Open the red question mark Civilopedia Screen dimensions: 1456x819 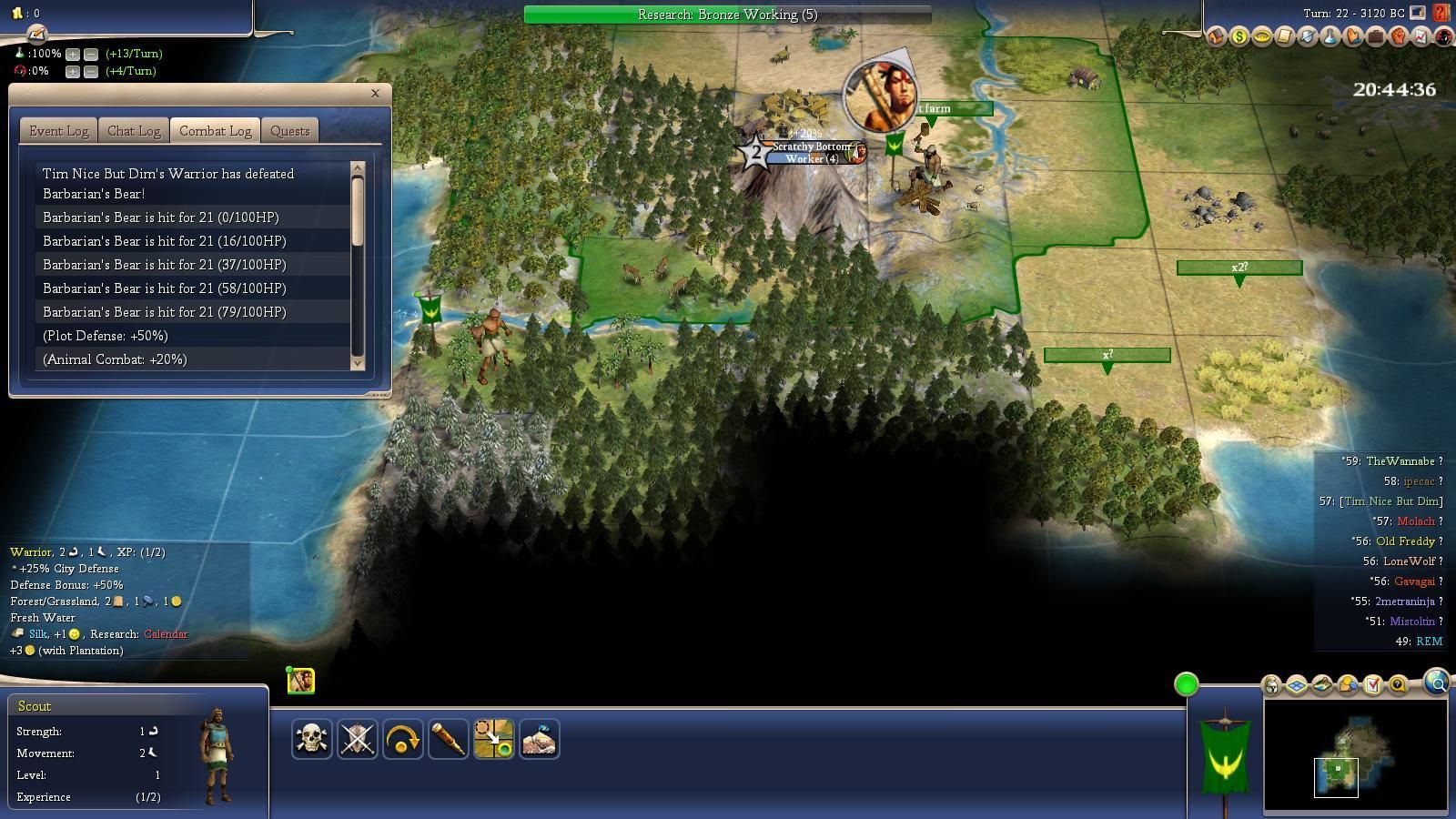click(x=1441, y=13)
